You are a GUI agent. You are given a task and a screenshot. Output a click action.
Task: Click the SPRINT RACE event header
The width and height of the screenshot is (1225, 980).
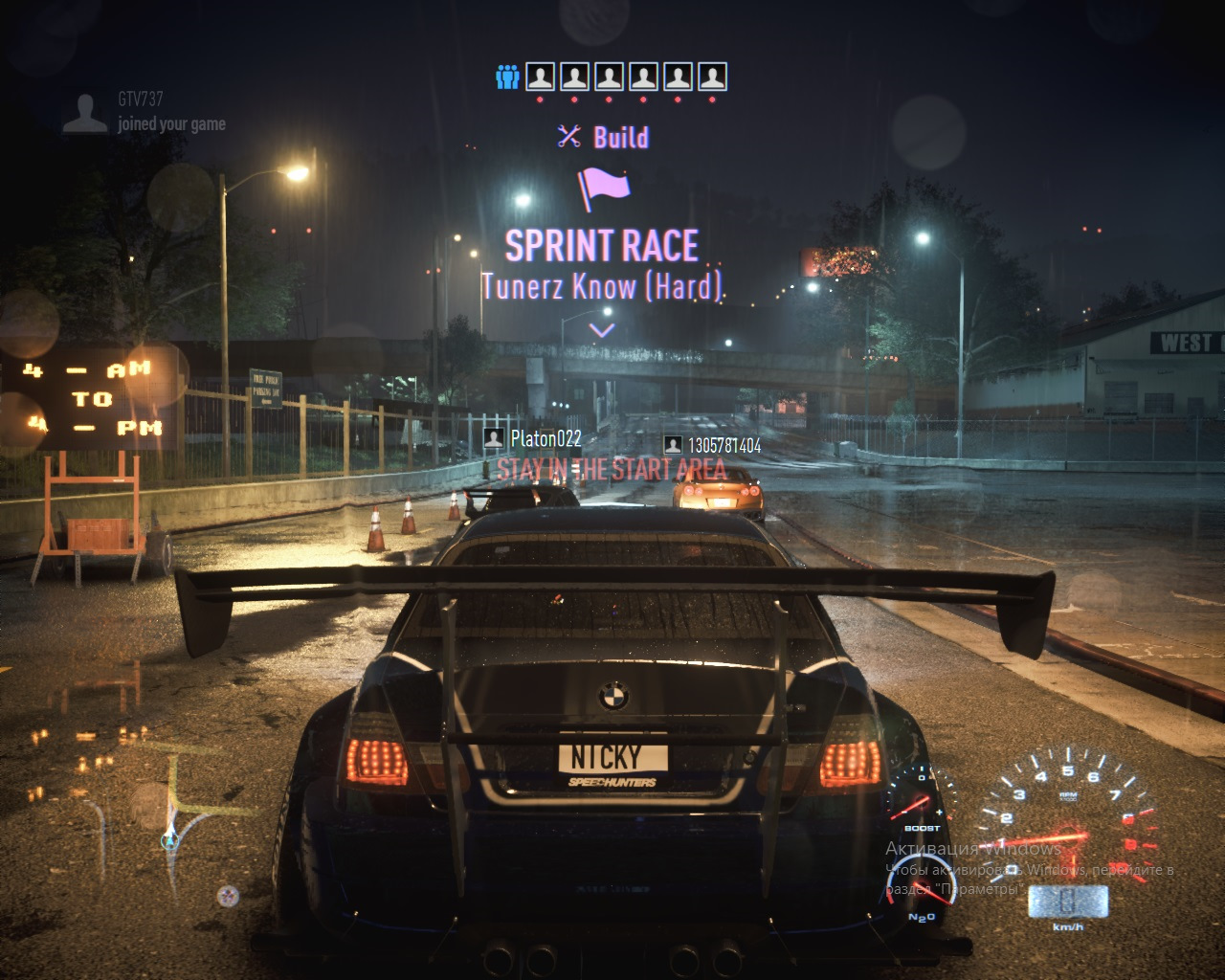click(x=602, y=246)
